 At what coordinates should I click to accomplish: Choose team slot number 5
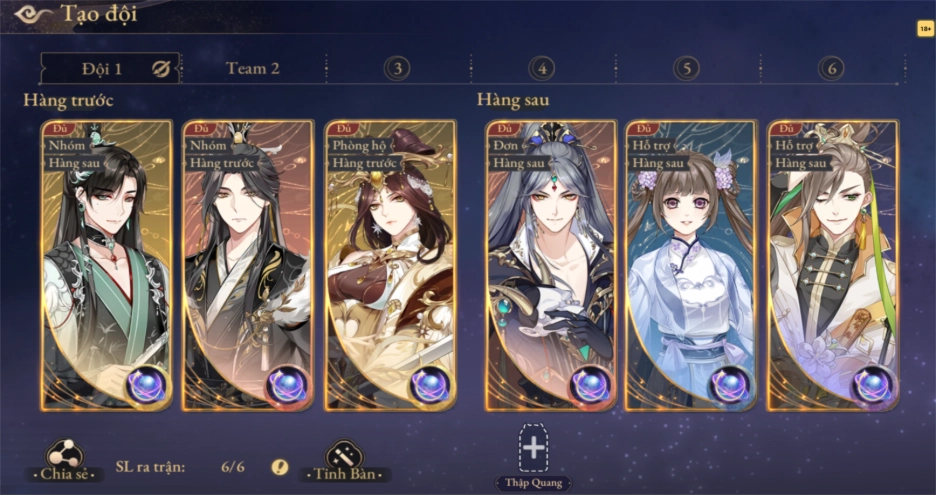[x=686, y=68]
